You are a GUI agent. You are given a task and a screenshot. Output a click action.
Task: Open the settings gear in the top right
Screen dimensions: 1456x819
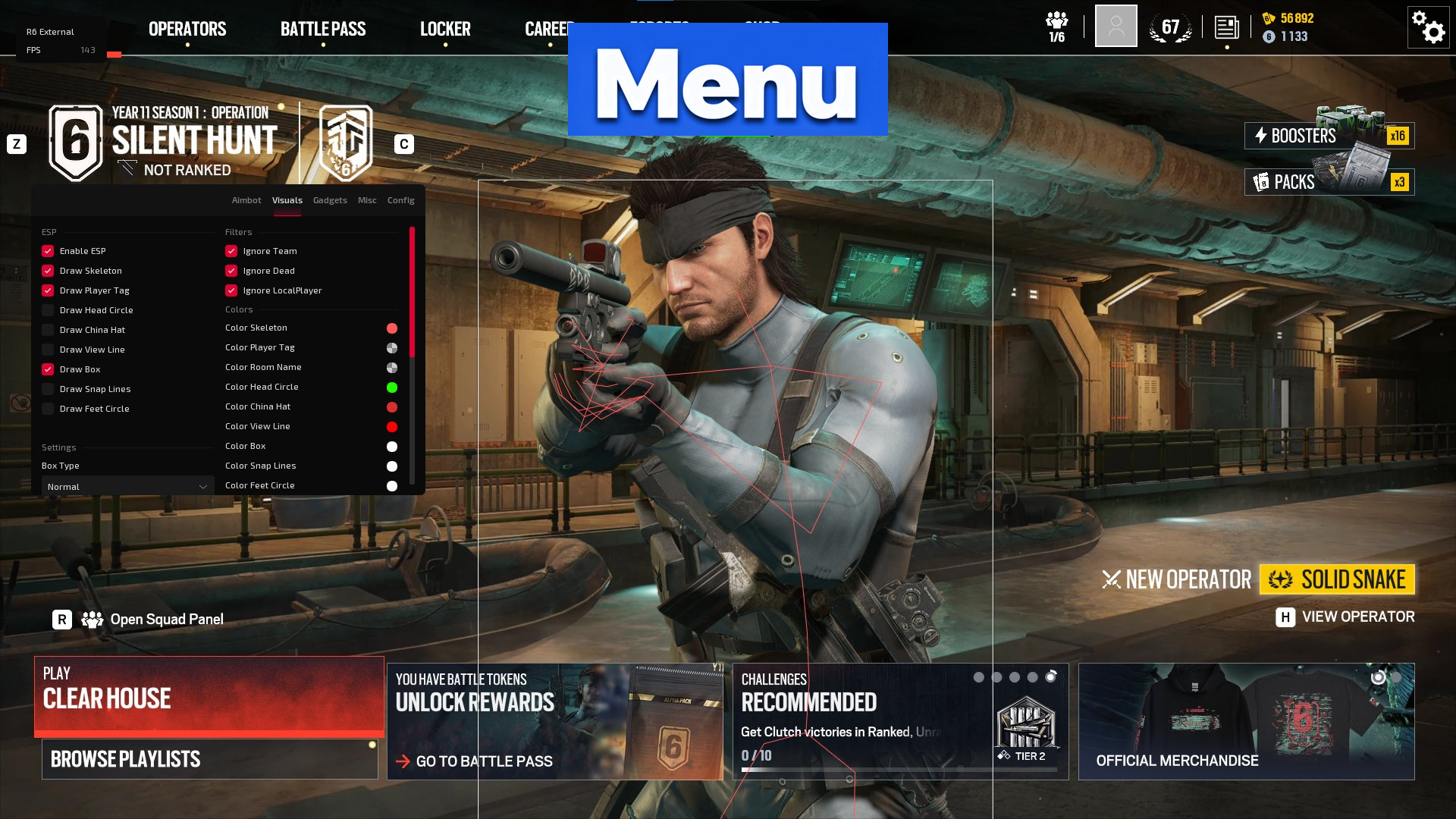[x=1428, y=27]
